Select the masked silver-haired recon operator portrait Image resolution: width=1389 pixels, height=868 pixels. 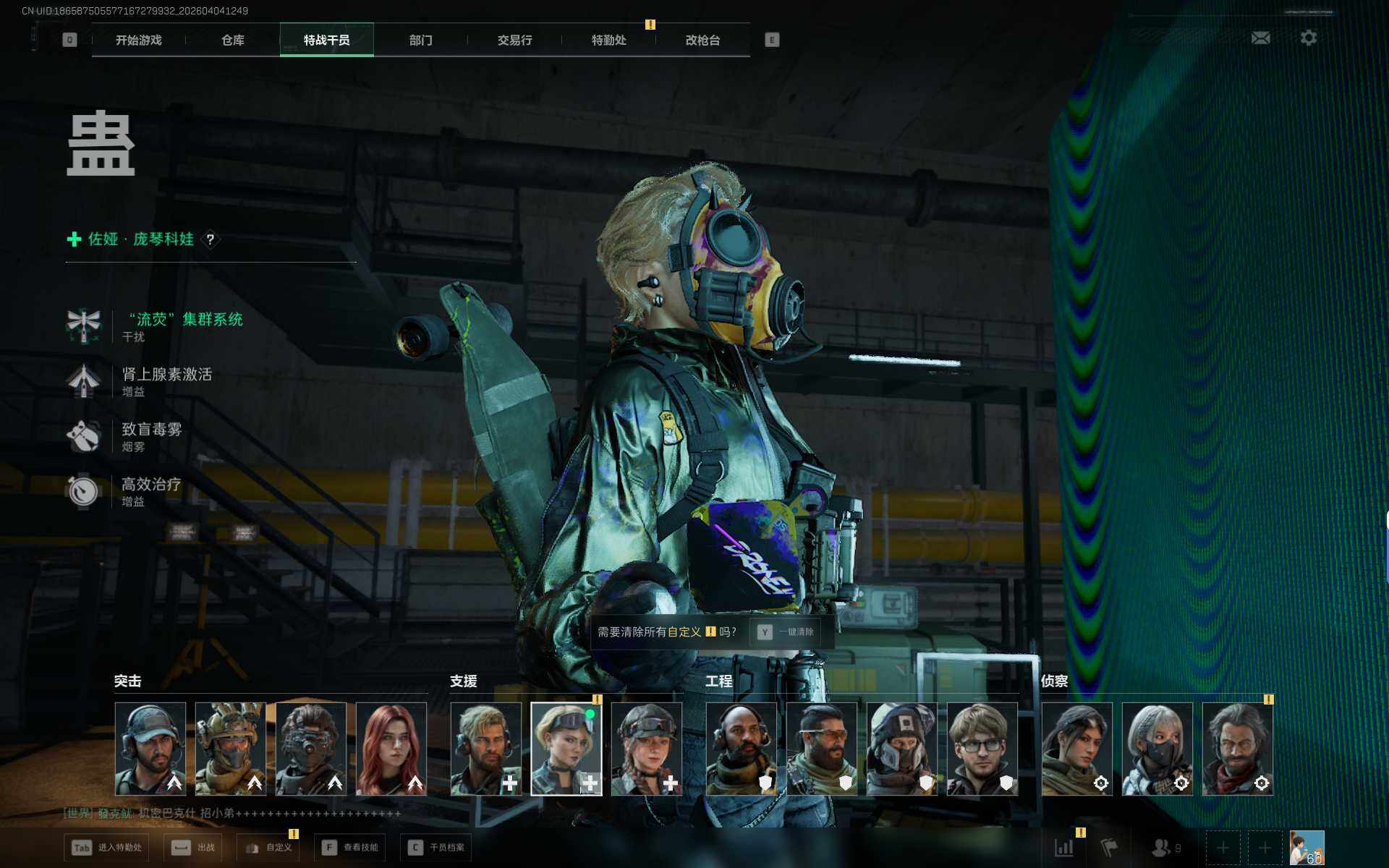pos(1157,749)
